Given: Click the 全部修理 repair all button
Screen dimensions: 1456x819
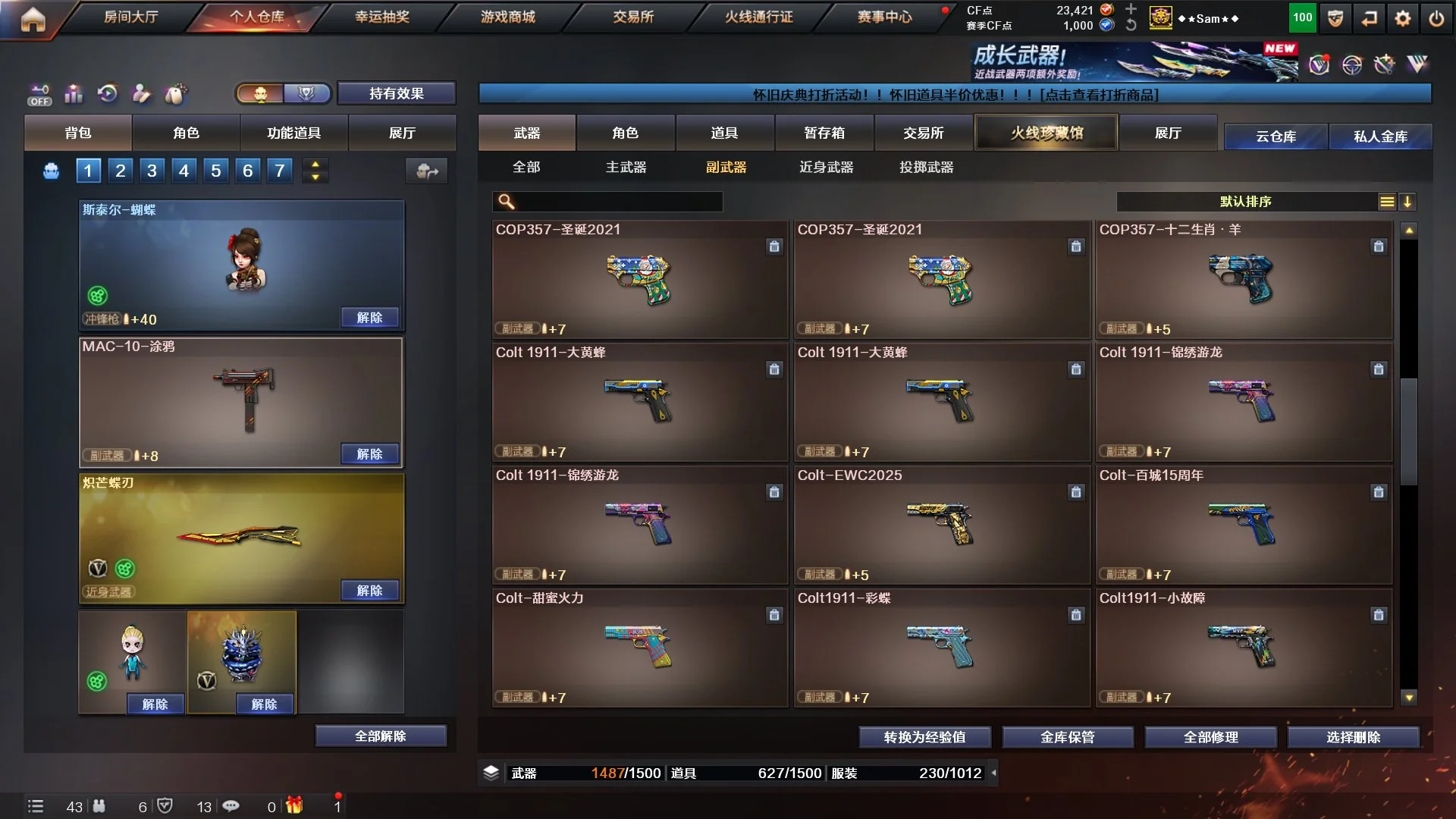Looking at the screenshot, I should [1210, 736].
